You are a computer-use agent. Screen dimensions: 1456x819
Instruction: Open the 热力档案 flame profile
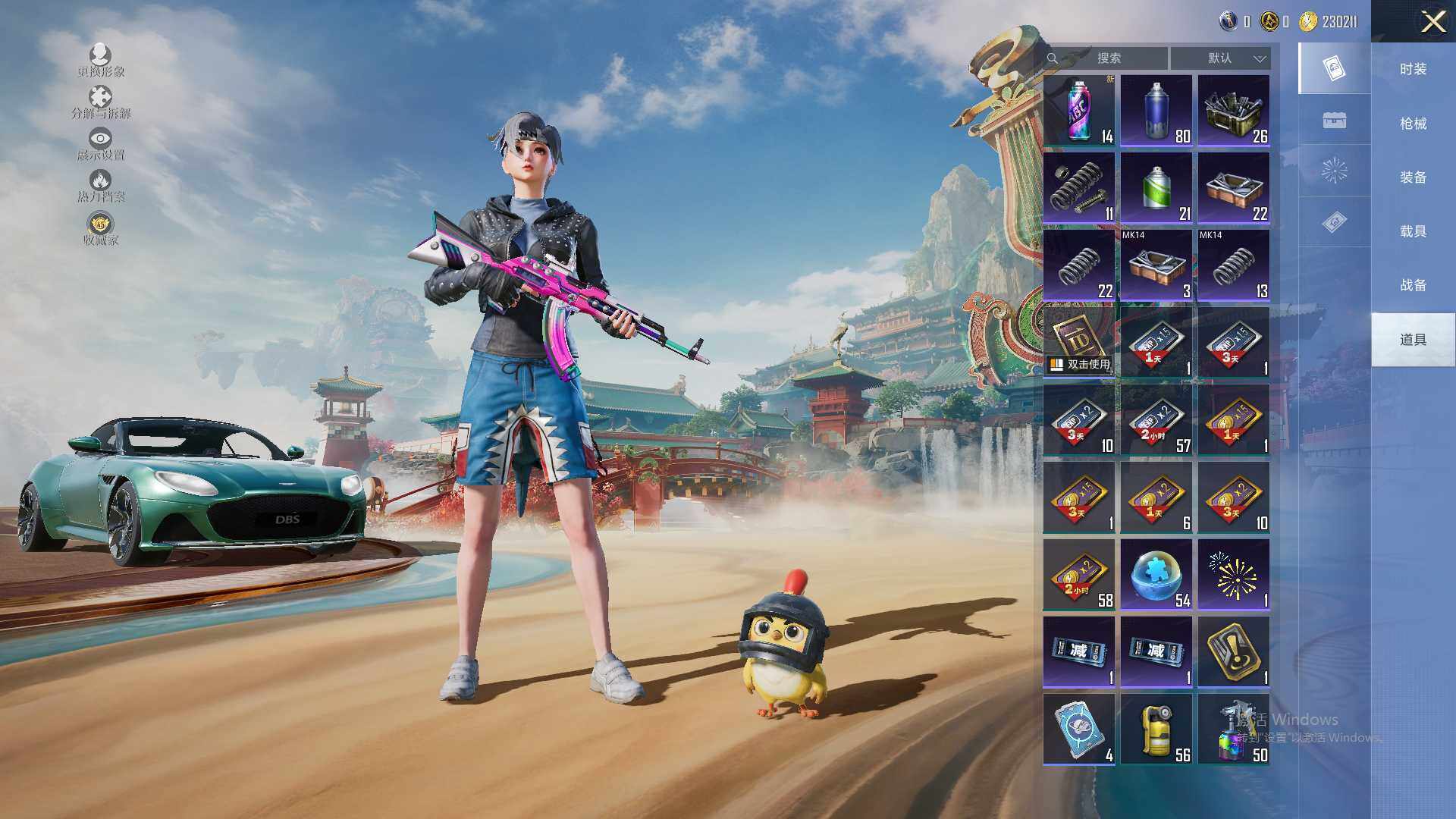[x=100, y=186]
